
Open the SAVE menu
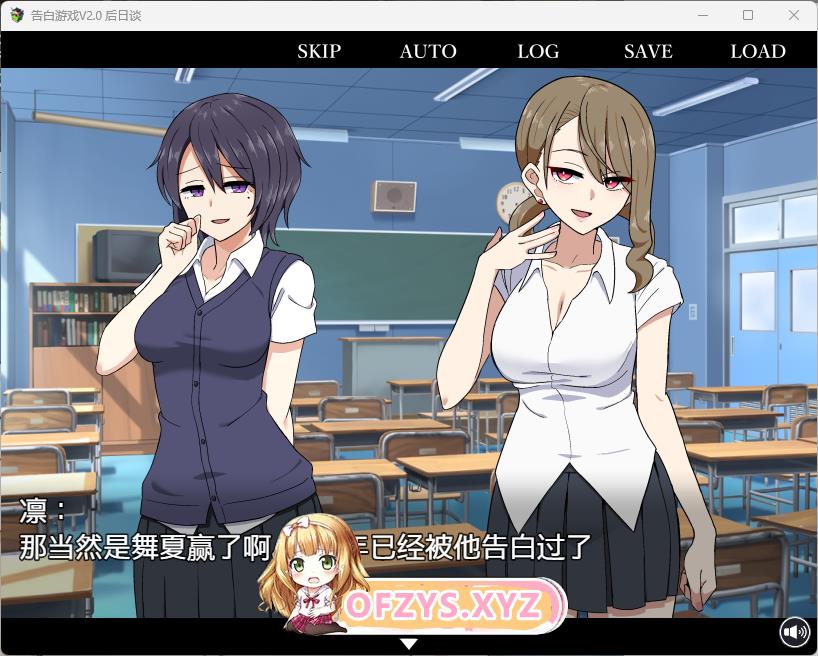[x=648, y=51]
